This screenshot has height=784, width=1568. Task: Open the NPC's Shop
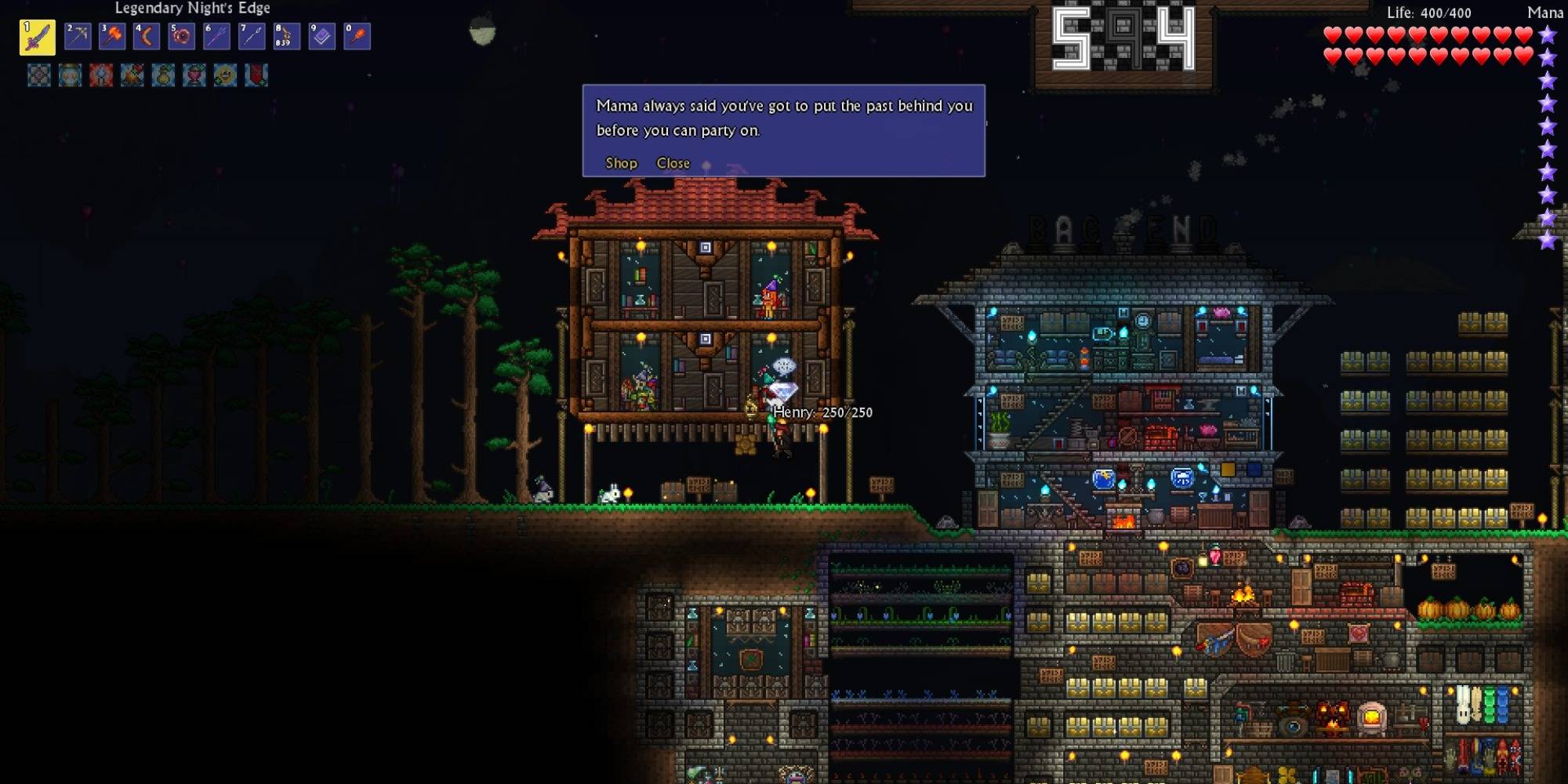621,163
